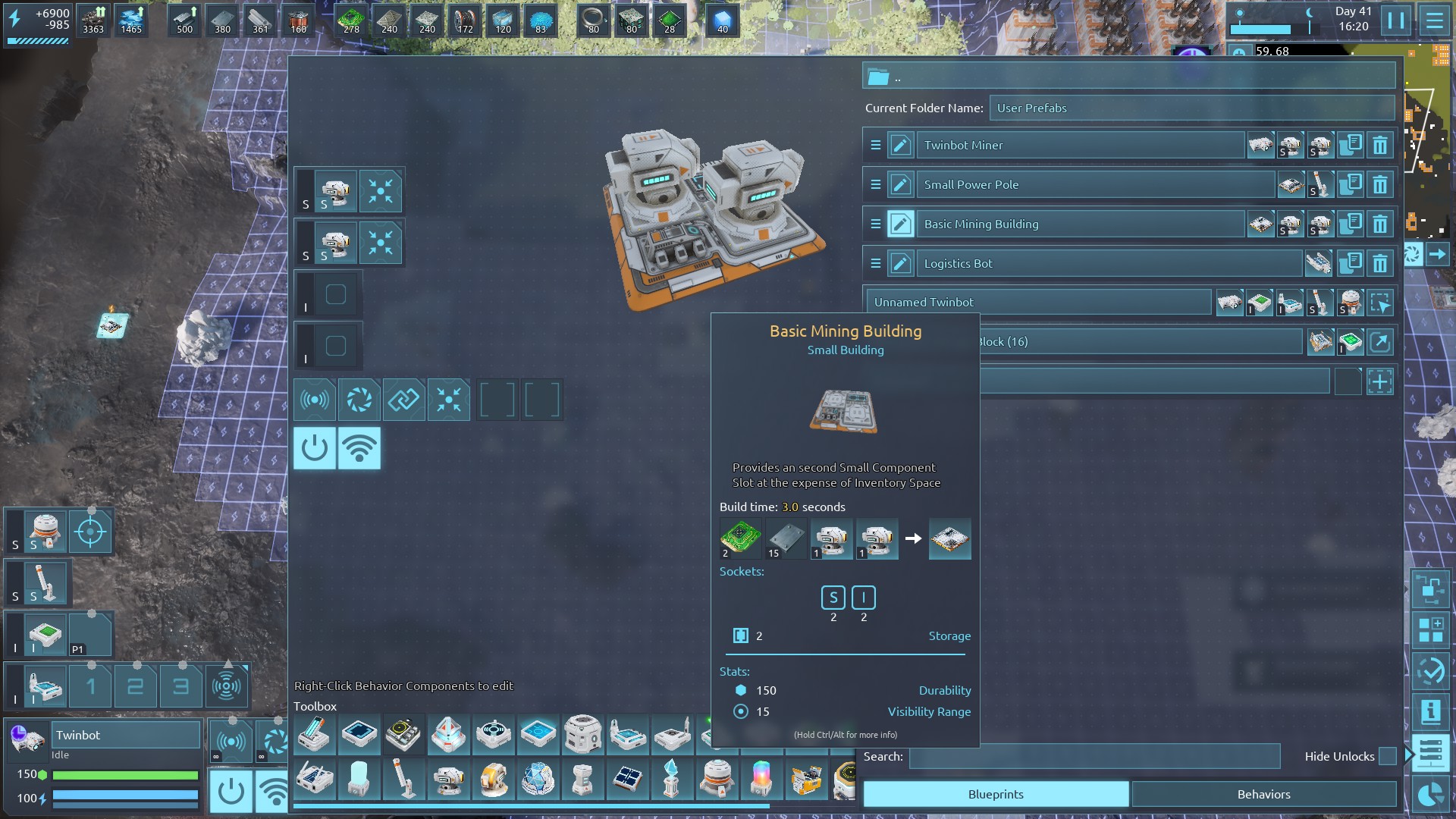Delete the Small Power Pole blueprint
The image size is (1456, 819).
coord(1380,184)
